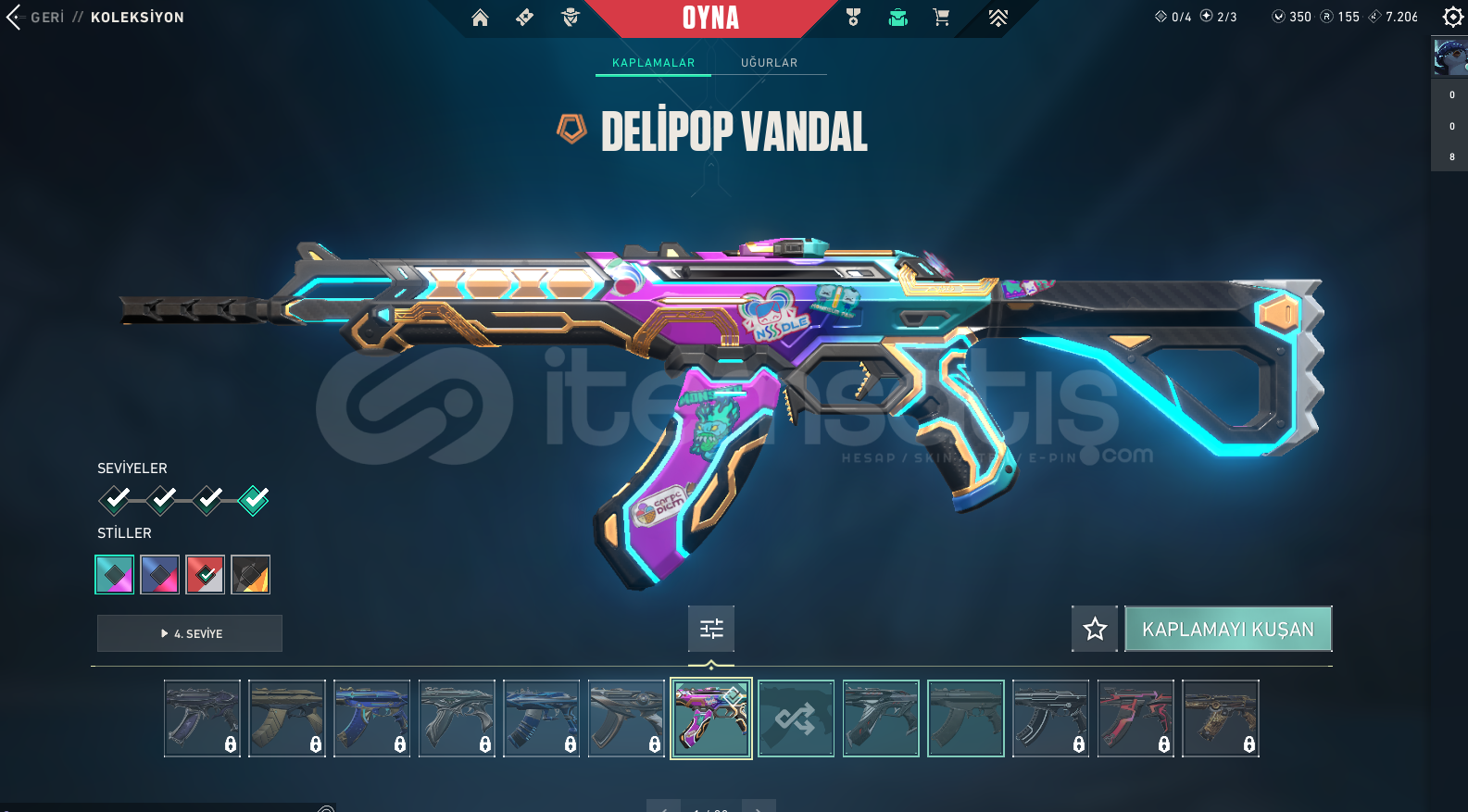This screenshot has width=1468, height=812.
Task: Select the red style variant swatch
Action: point(205,574)
